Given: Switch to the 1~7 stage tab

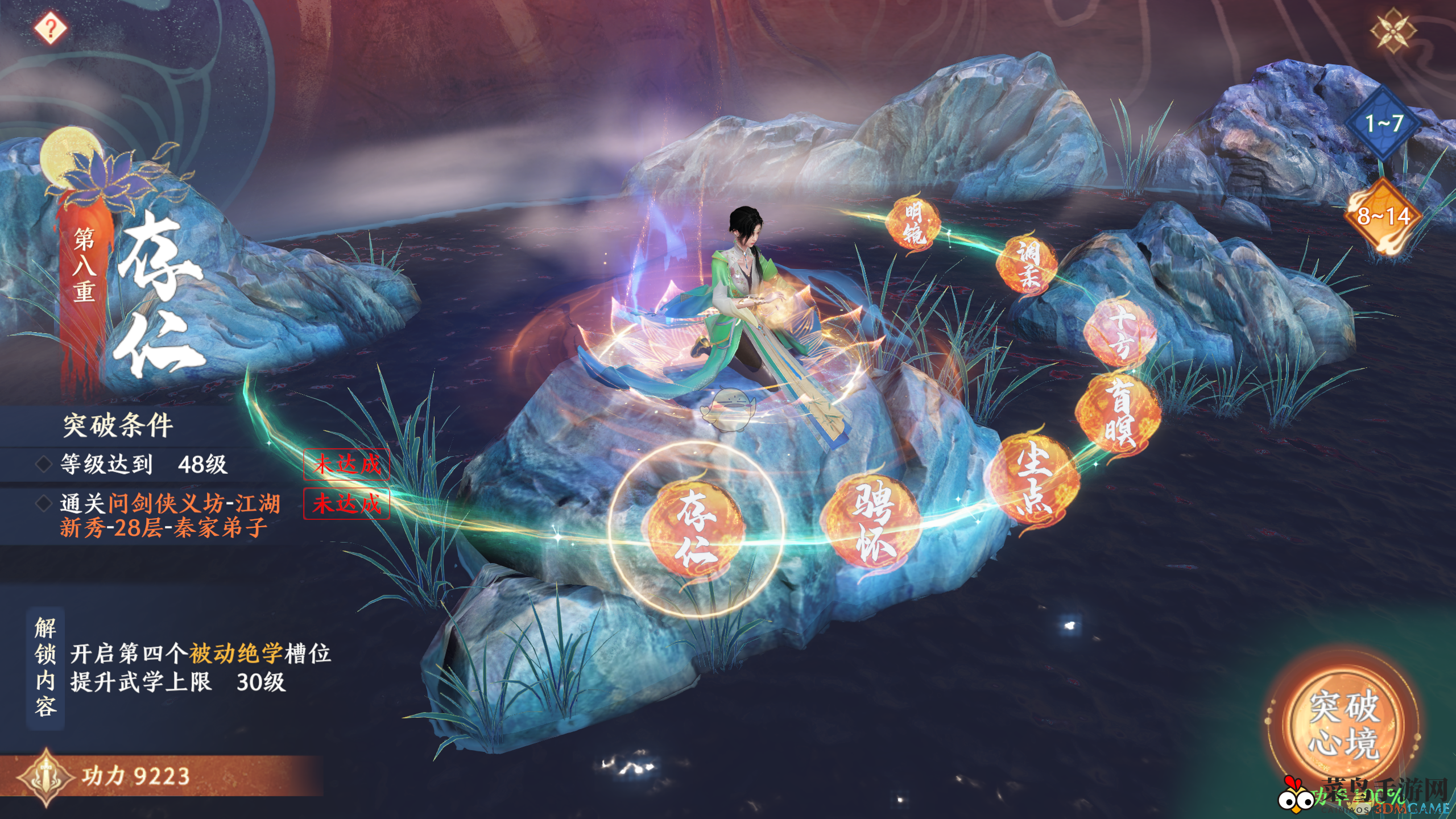Looking at the screenshot, I should pos(1383,123).
